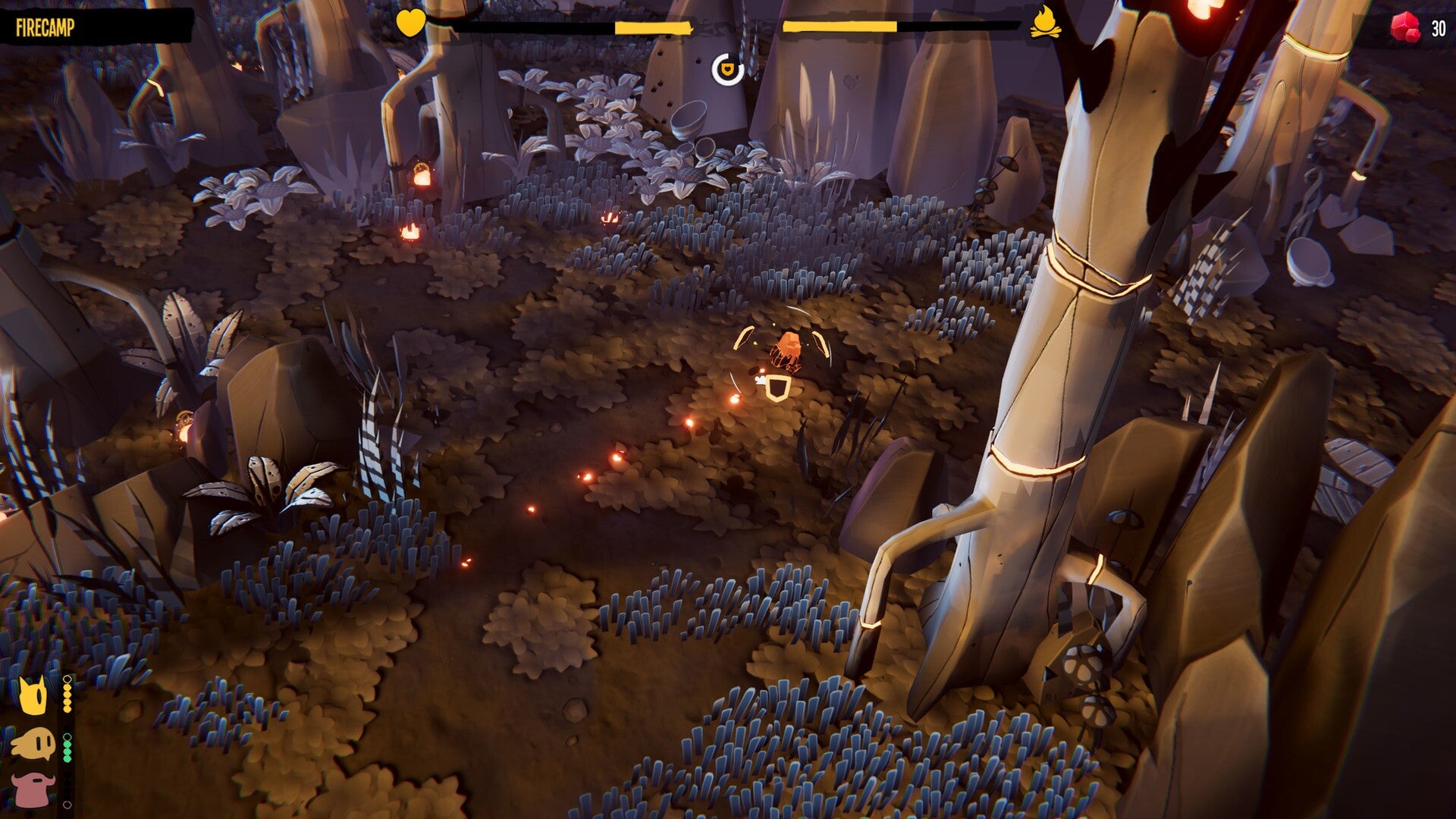1456x819 pixels.
Task: Click the yellow health bar near the heart
Action: tap(654, 27)
